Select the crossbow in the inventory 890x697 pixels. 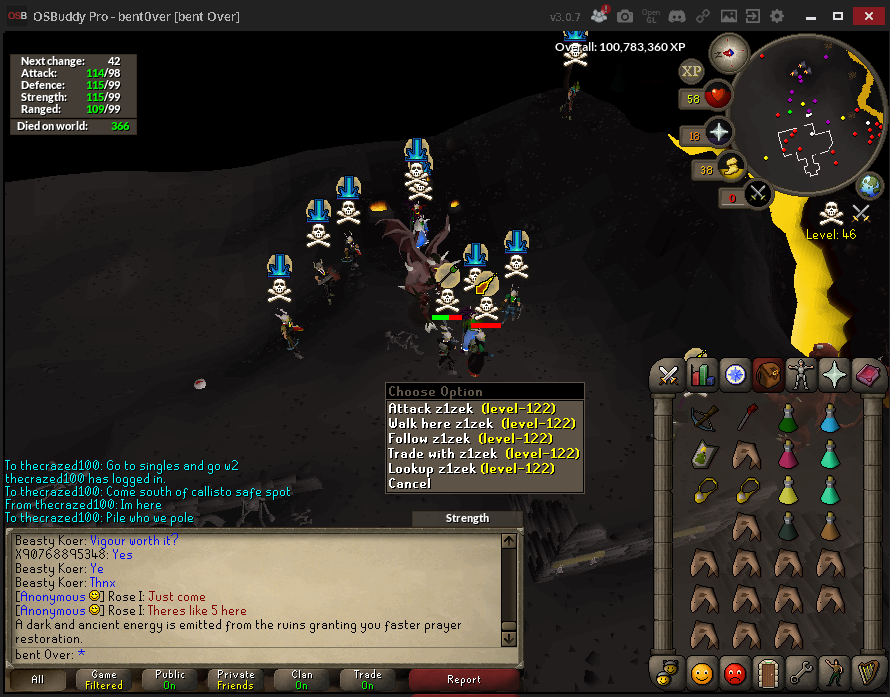pyautogui.click(x=702, y=418)
